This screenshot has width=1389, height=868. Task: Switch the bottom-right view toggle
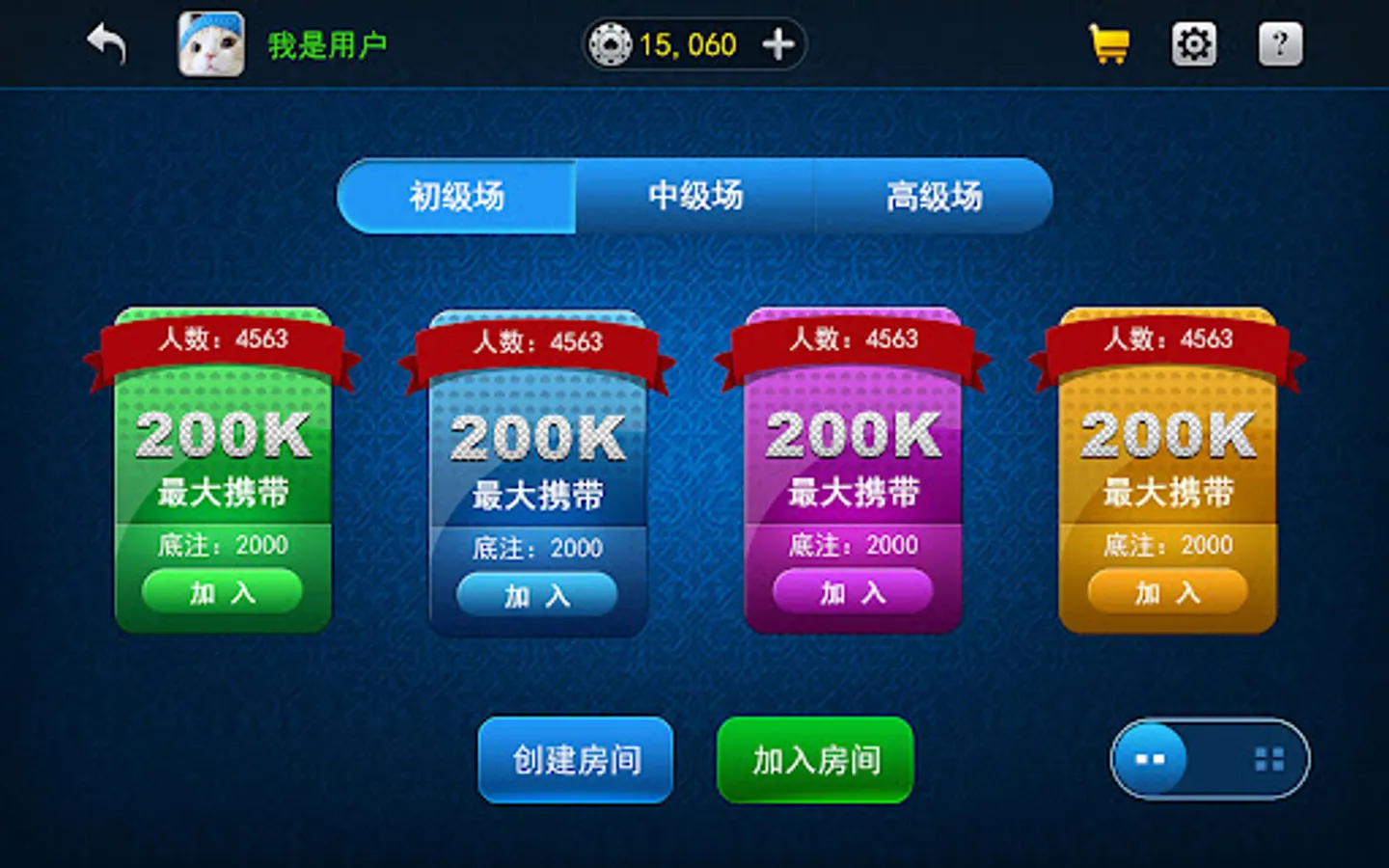tap(1211, 759)
